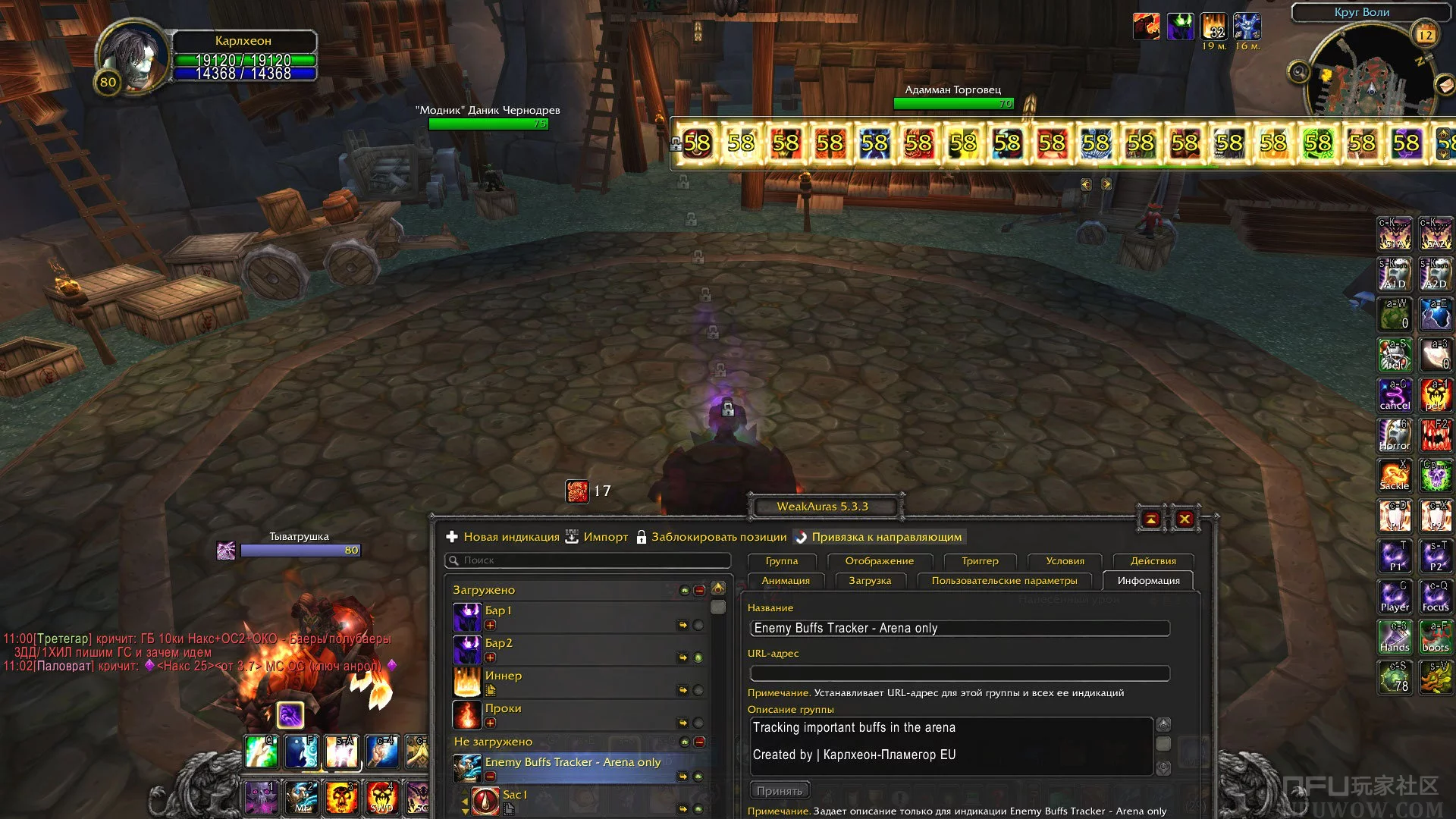Minimize the WeakAuras options window
The width and height of the screenshot is (1456, 819).
point(1151,519)
